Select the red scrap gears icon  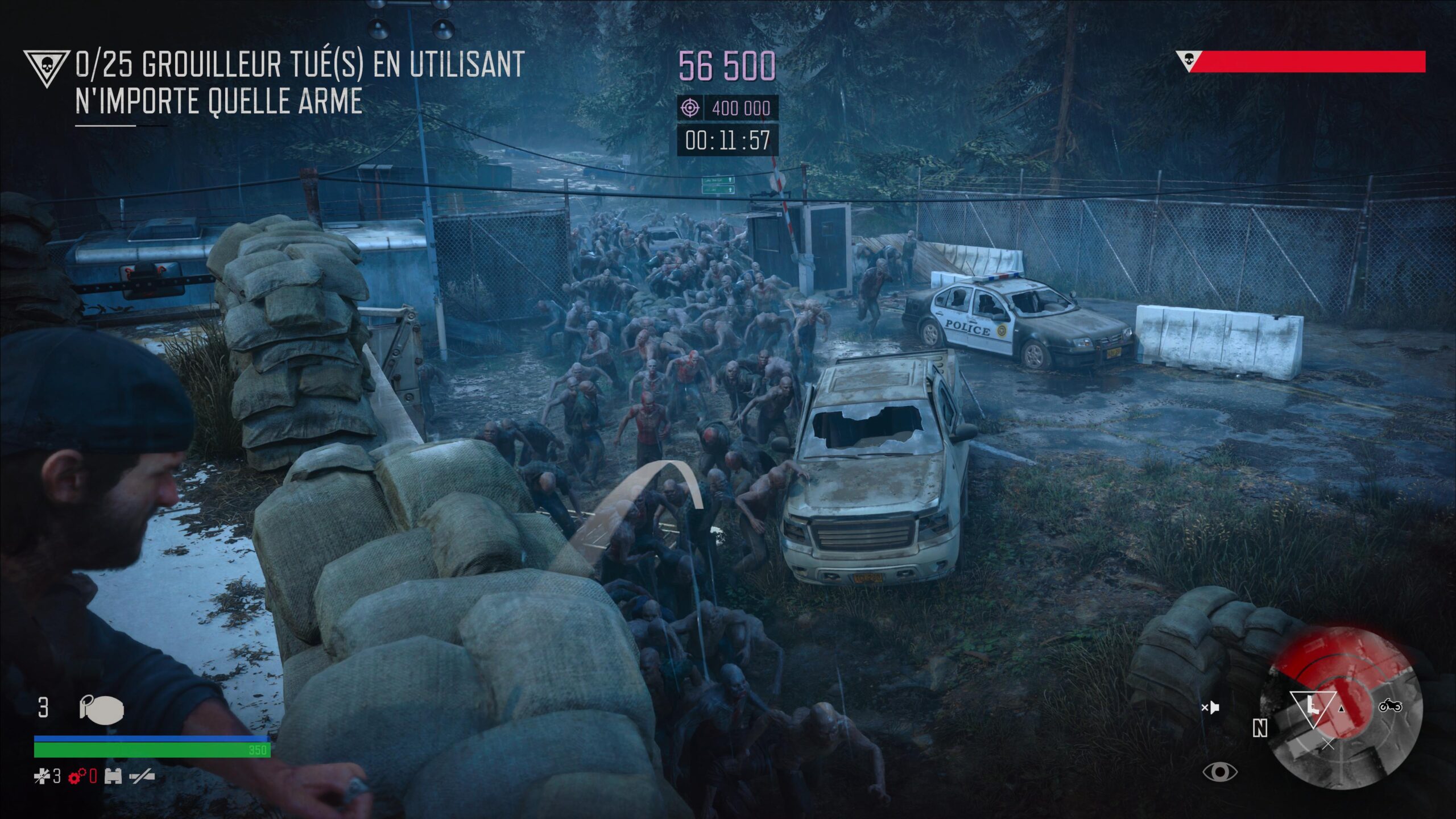pos(77,776)
